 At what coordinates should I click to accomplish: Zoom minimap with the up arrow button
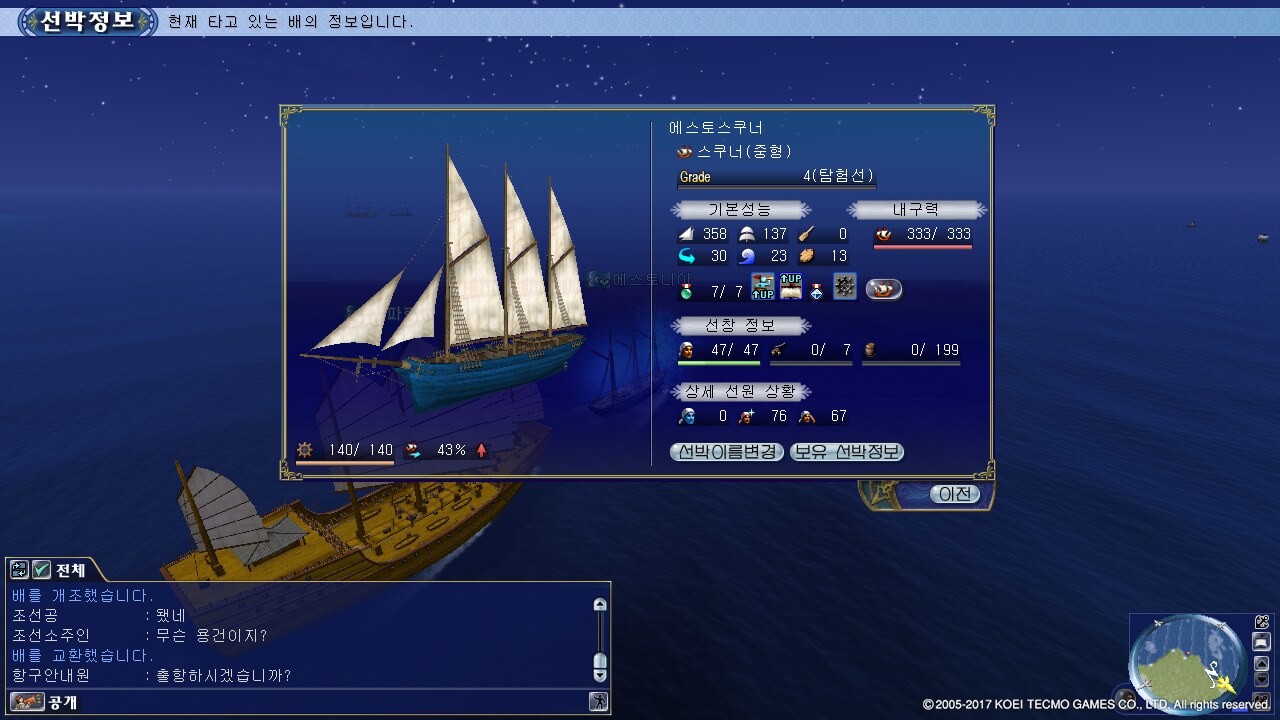coord(1262,661)
